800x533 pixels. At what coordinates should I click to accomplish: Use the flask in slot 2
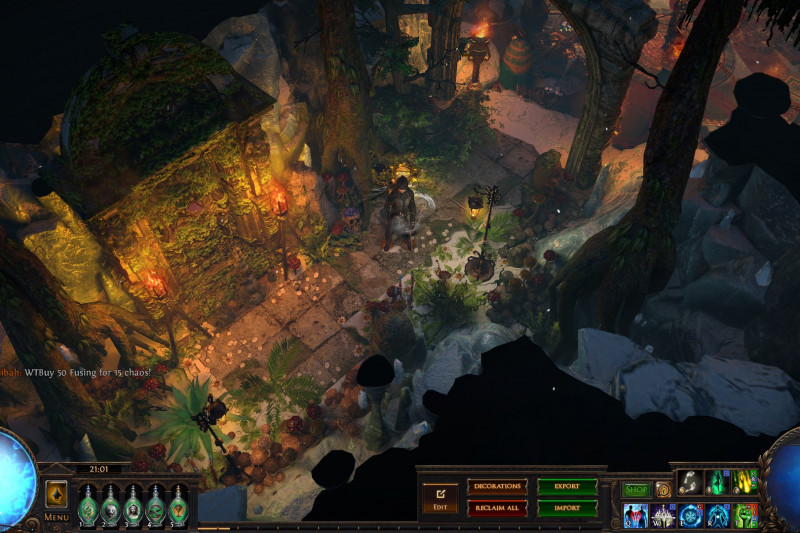(111, 504)
